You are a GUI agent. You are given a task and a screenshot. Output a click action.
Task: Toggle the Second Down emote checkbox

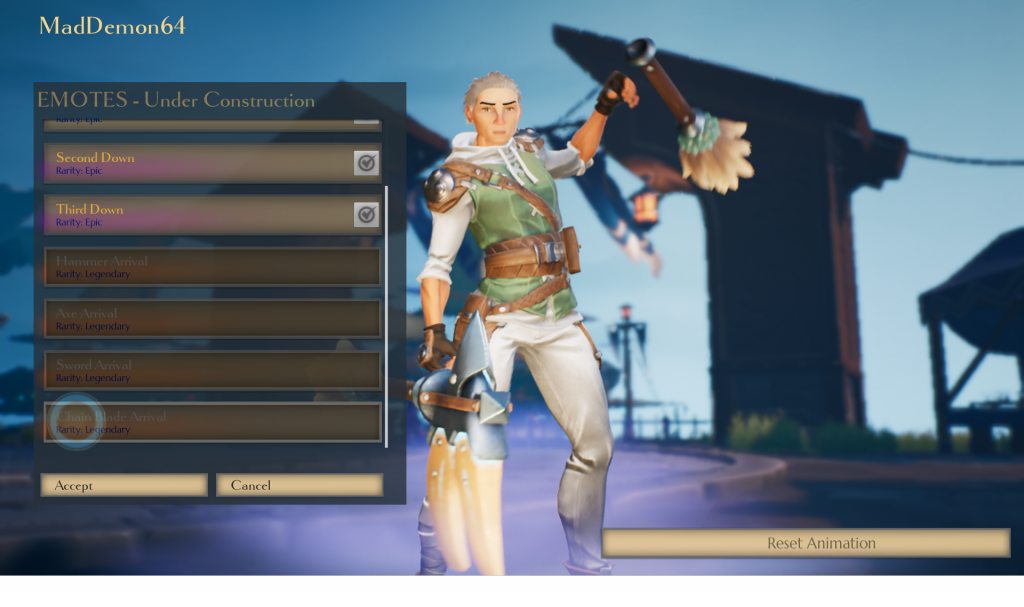click(x=366, y=163)
